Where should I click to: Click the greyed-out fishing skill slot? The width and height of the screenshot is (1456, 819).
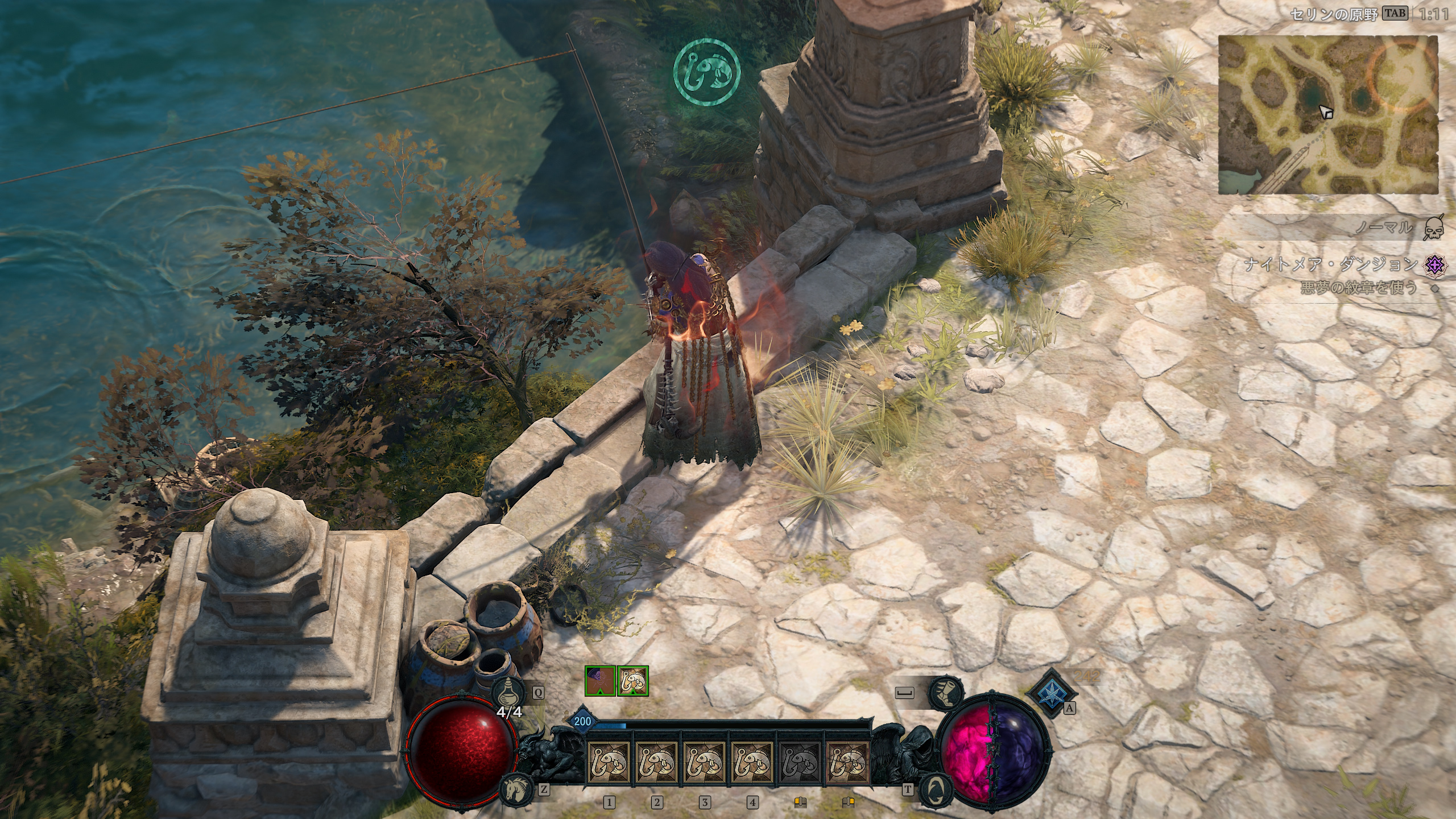click(799, 762)
